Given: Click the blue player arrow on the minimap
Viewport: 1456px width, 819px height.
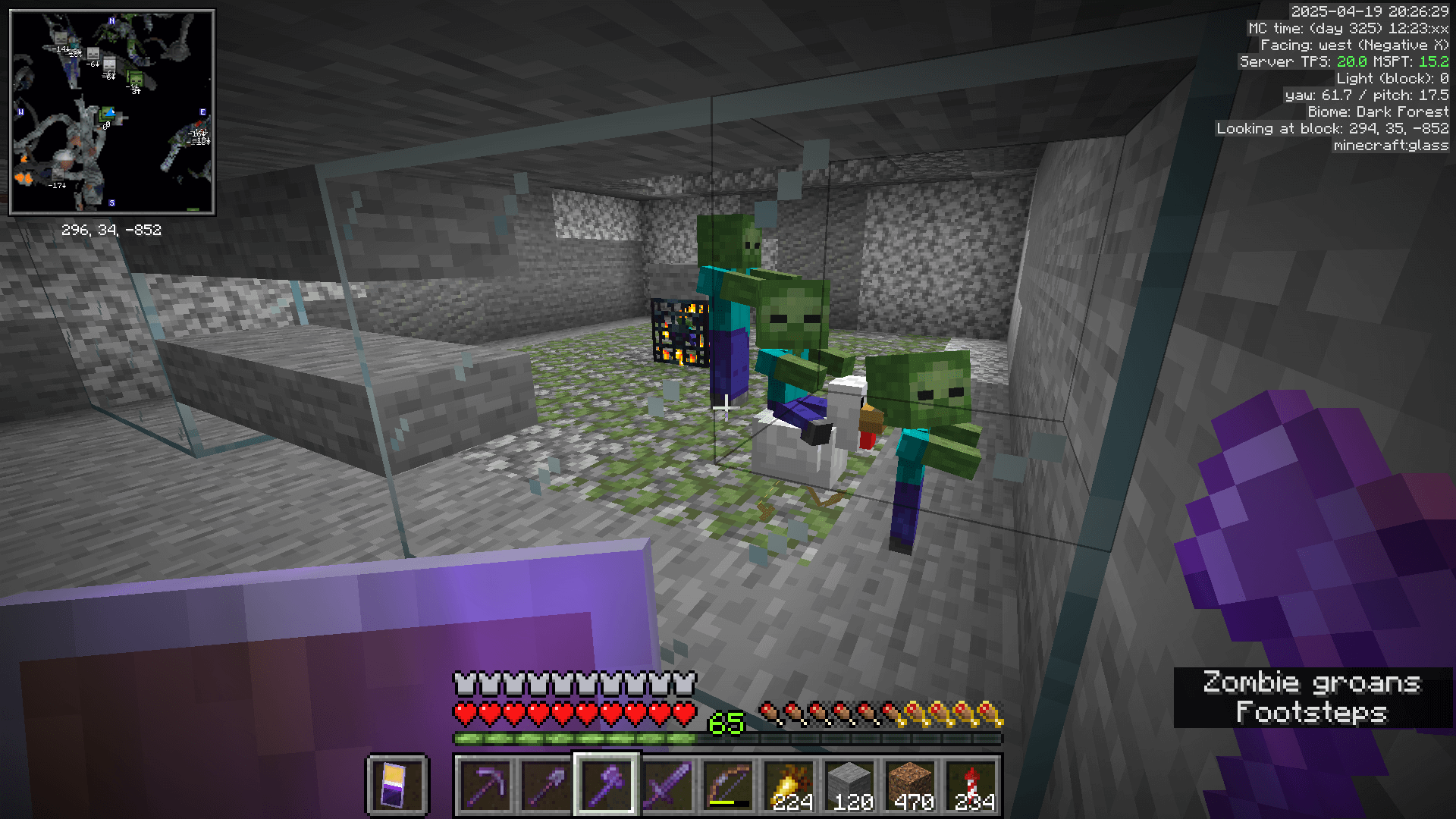Looking at the screenshot, I should point(110,113).
